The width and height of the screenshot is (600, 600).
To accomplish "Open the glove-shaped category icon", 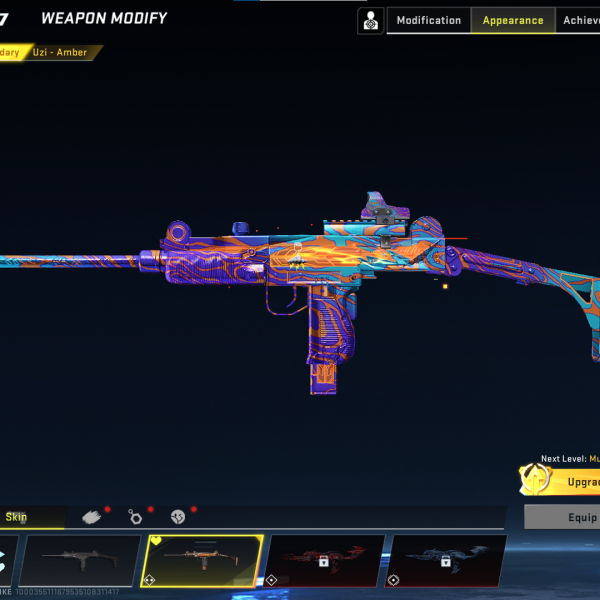I will [92, 517].
